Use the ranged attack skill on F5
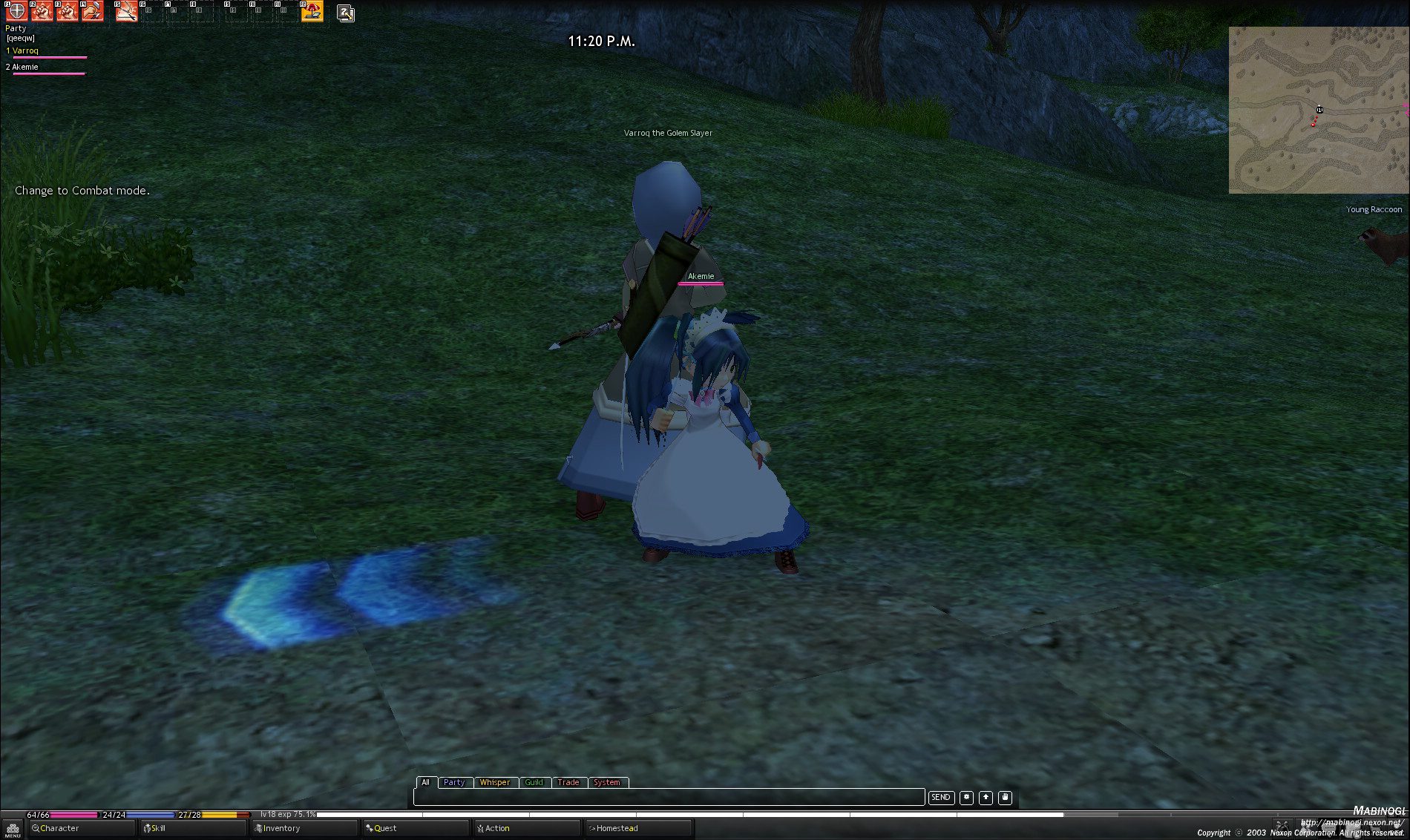The width and height of the screenshot is (1410, 840). coord(127,12)
